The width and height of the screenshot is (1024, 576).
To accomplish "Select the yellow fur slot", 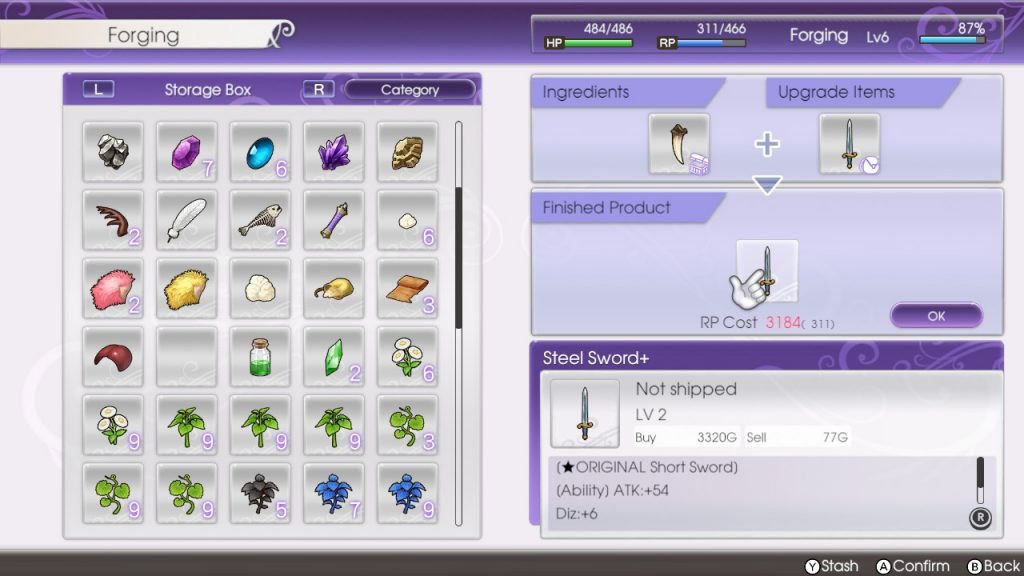I will tap(186, 288).
